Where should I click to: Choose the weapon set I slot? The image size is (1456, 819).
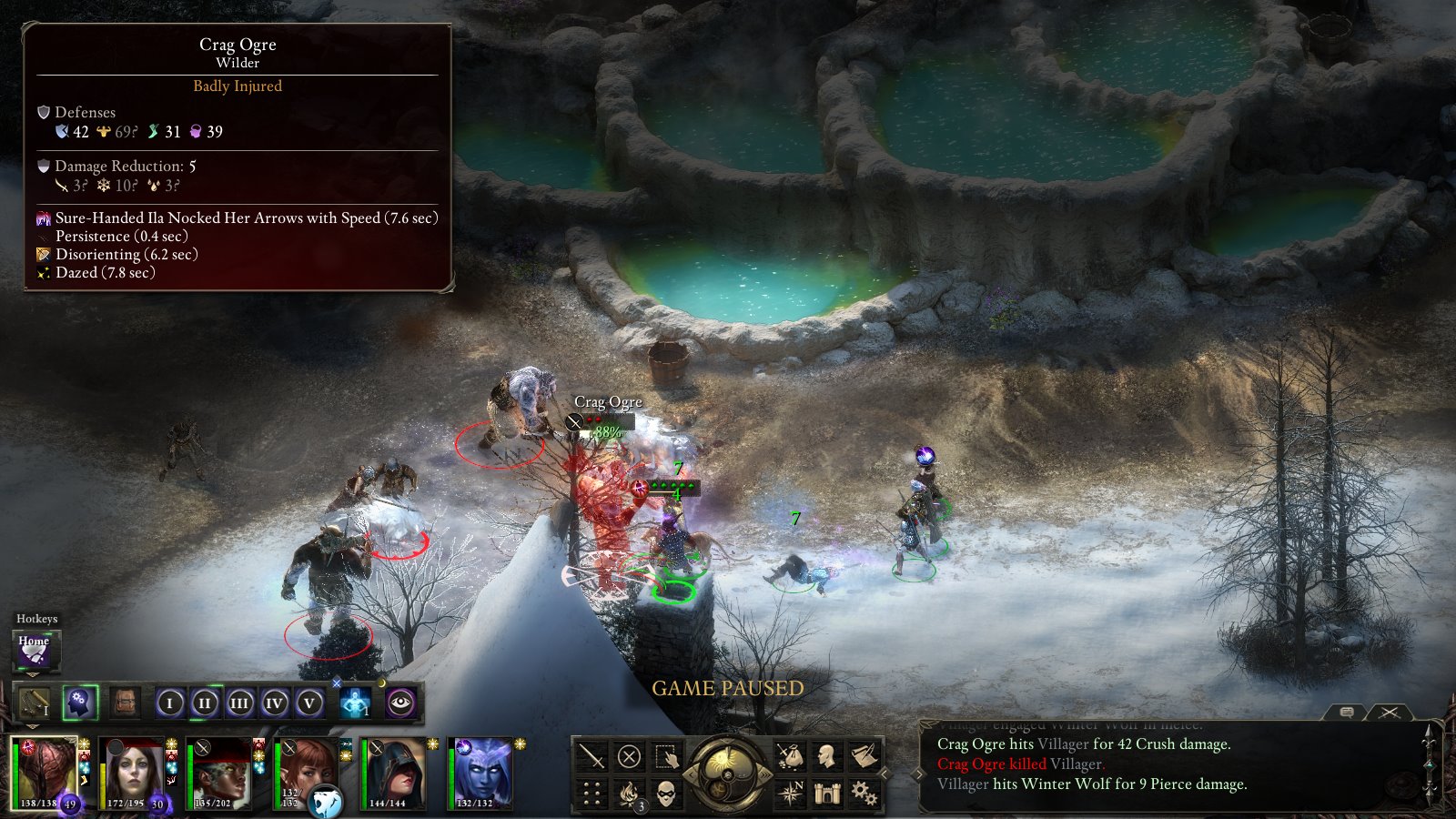pyautogui.click(x=35, y=703)
